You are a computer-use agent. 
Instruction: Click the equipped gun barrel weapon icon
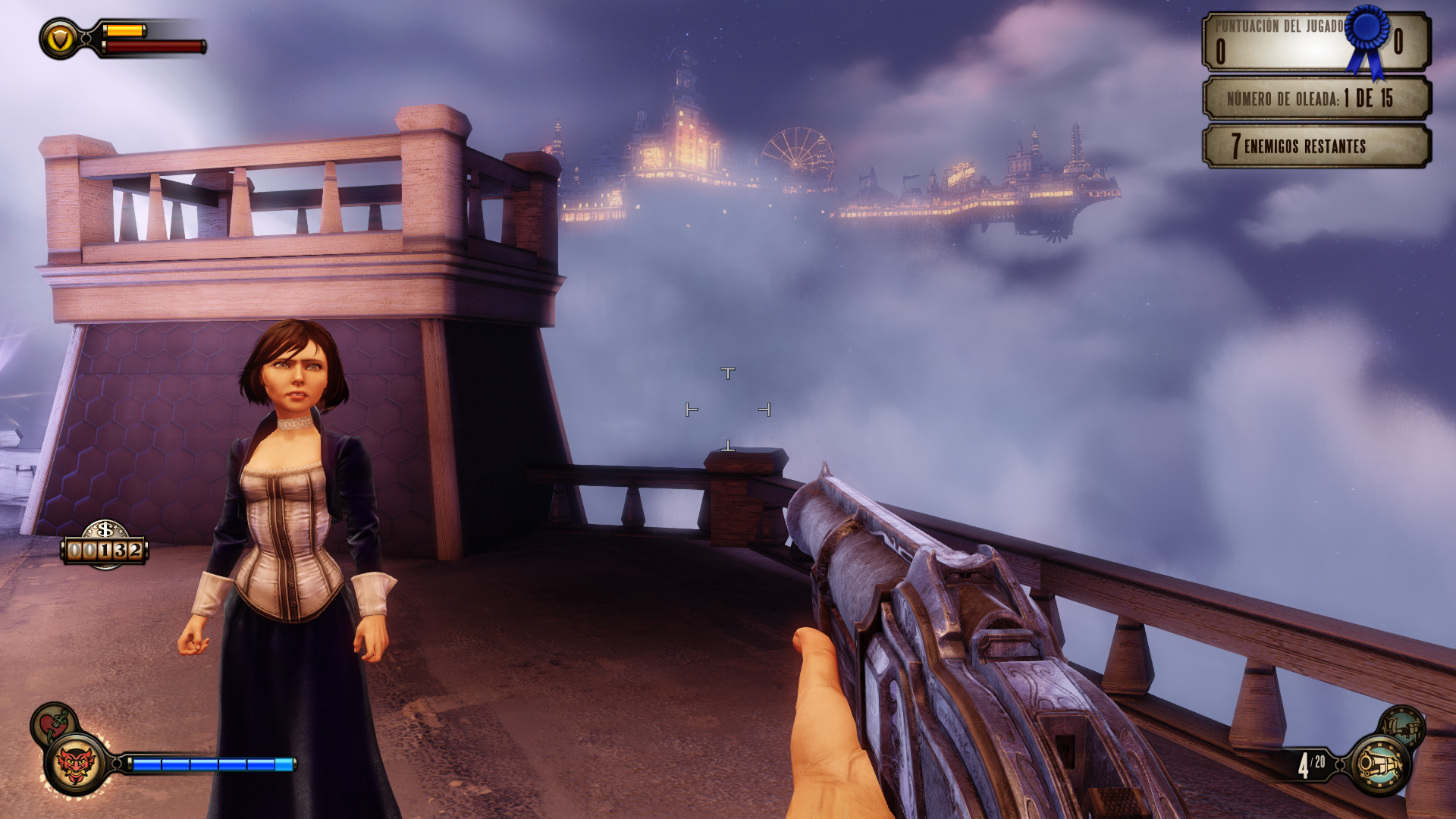(1380, 764)
